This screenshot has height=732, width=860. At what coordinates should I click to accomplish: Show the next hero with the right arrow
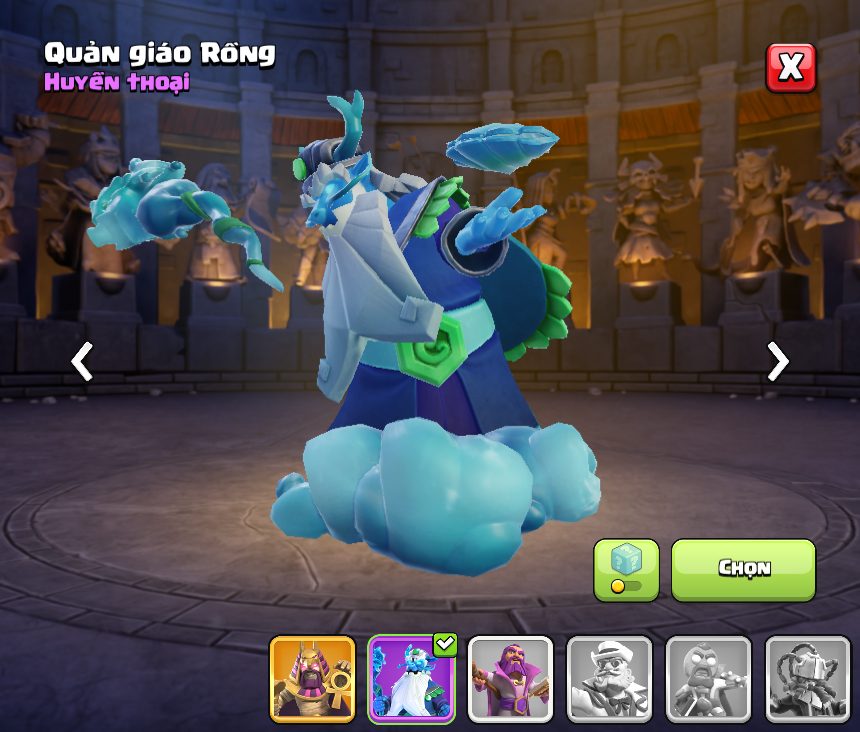click(x=777, y=362)
